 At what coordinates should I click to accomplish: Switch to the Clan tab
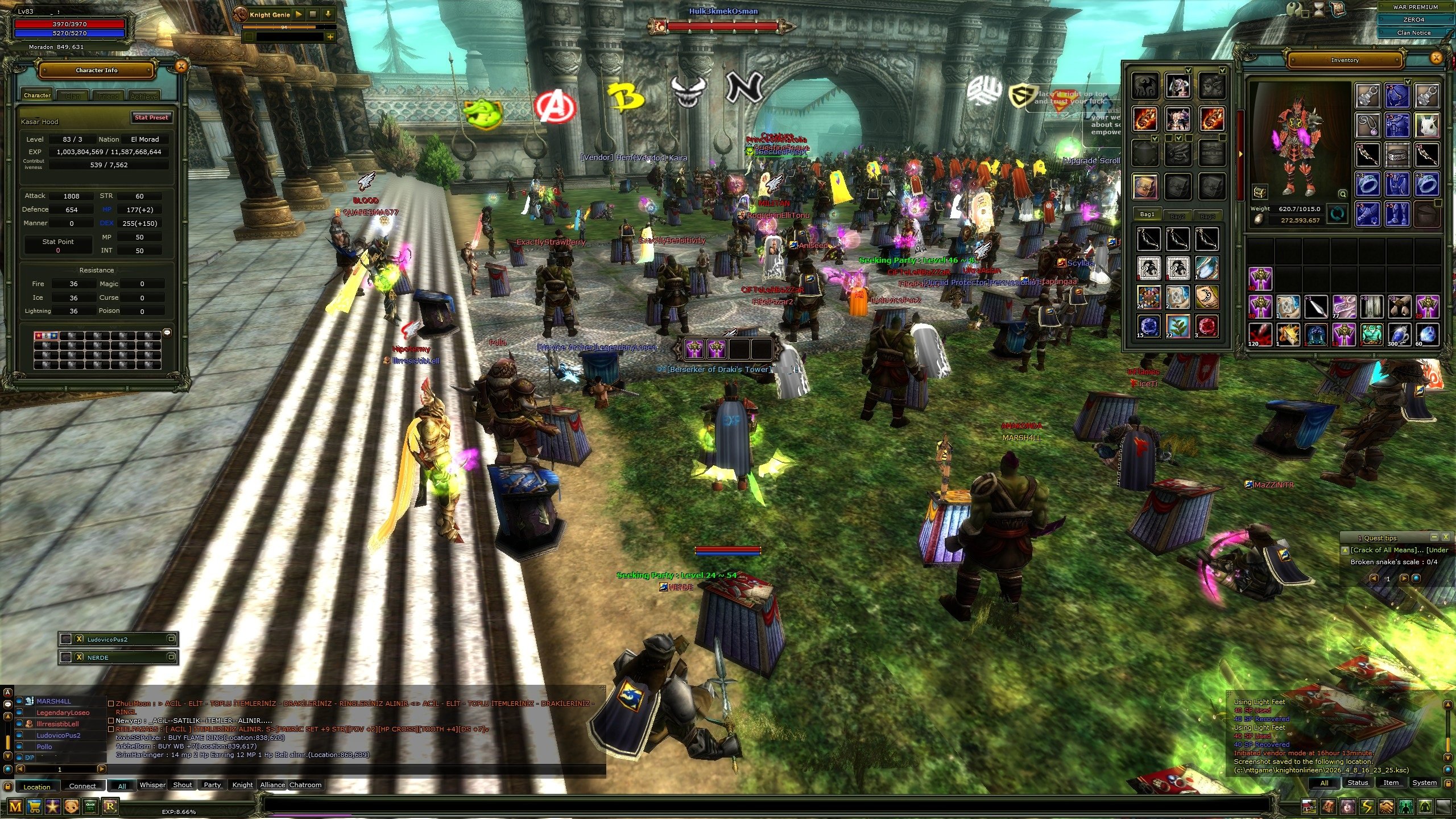73,96
